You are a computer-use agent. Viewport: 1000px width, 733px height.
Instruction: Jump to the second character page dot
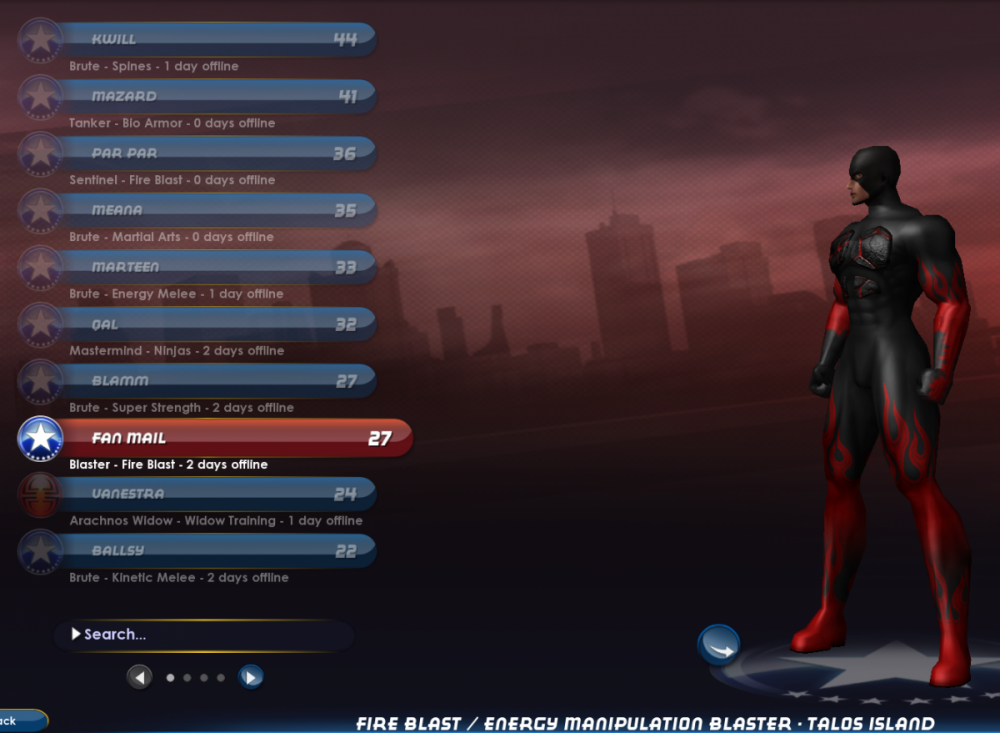click(x=187, y=678)
